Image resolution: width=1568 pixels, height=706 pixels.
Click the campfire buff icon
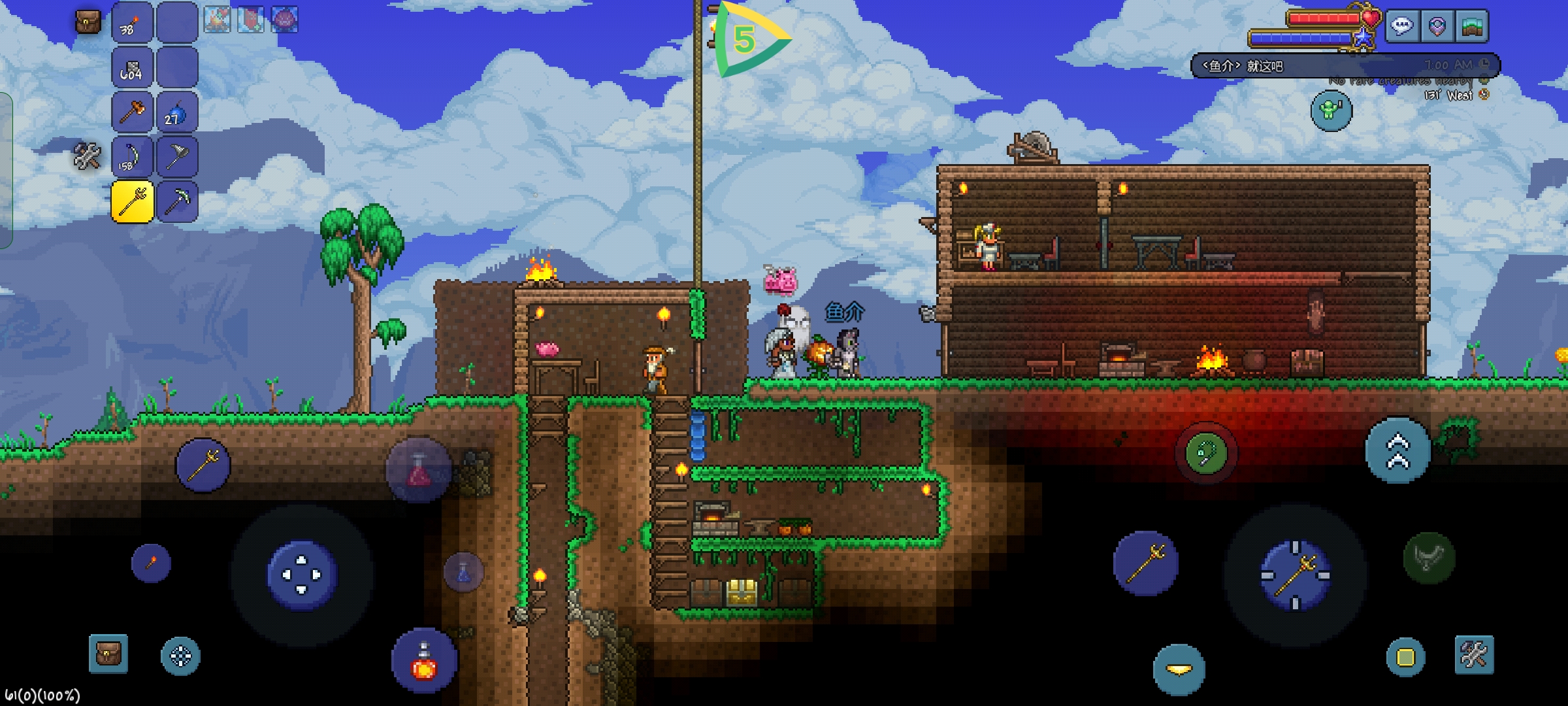click(x=217, y=20)
